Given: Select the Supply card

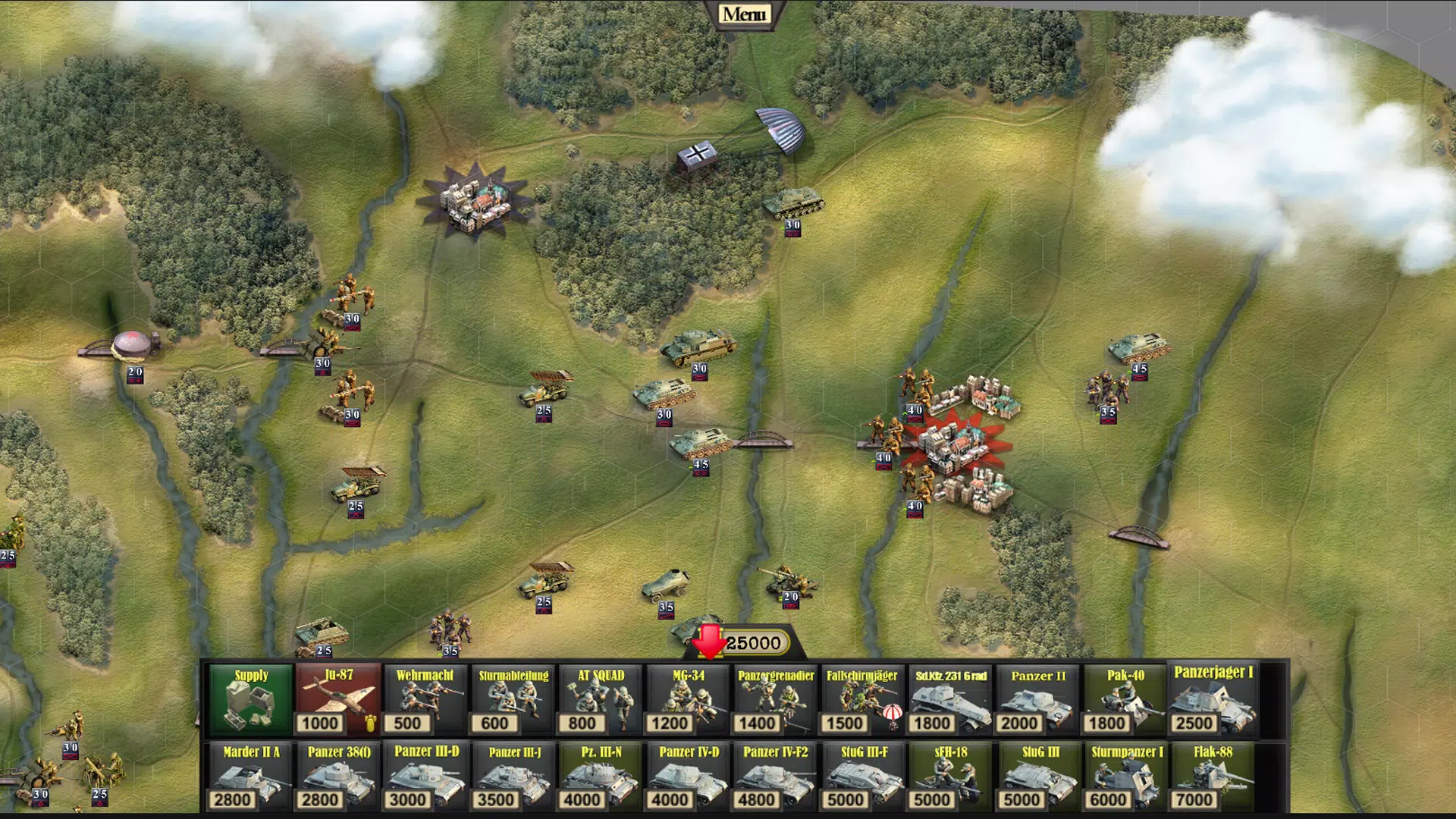Looking at the screenshot, I should click(251, 699).
